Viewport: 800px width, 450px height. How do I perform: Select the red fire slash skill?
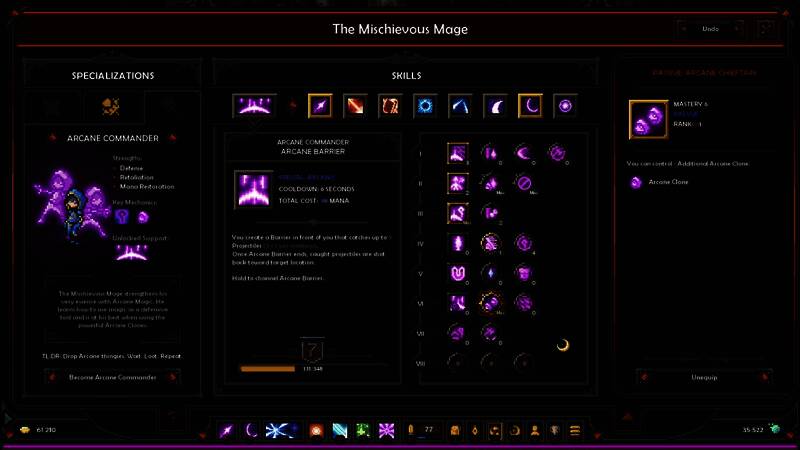click(355, 105)
